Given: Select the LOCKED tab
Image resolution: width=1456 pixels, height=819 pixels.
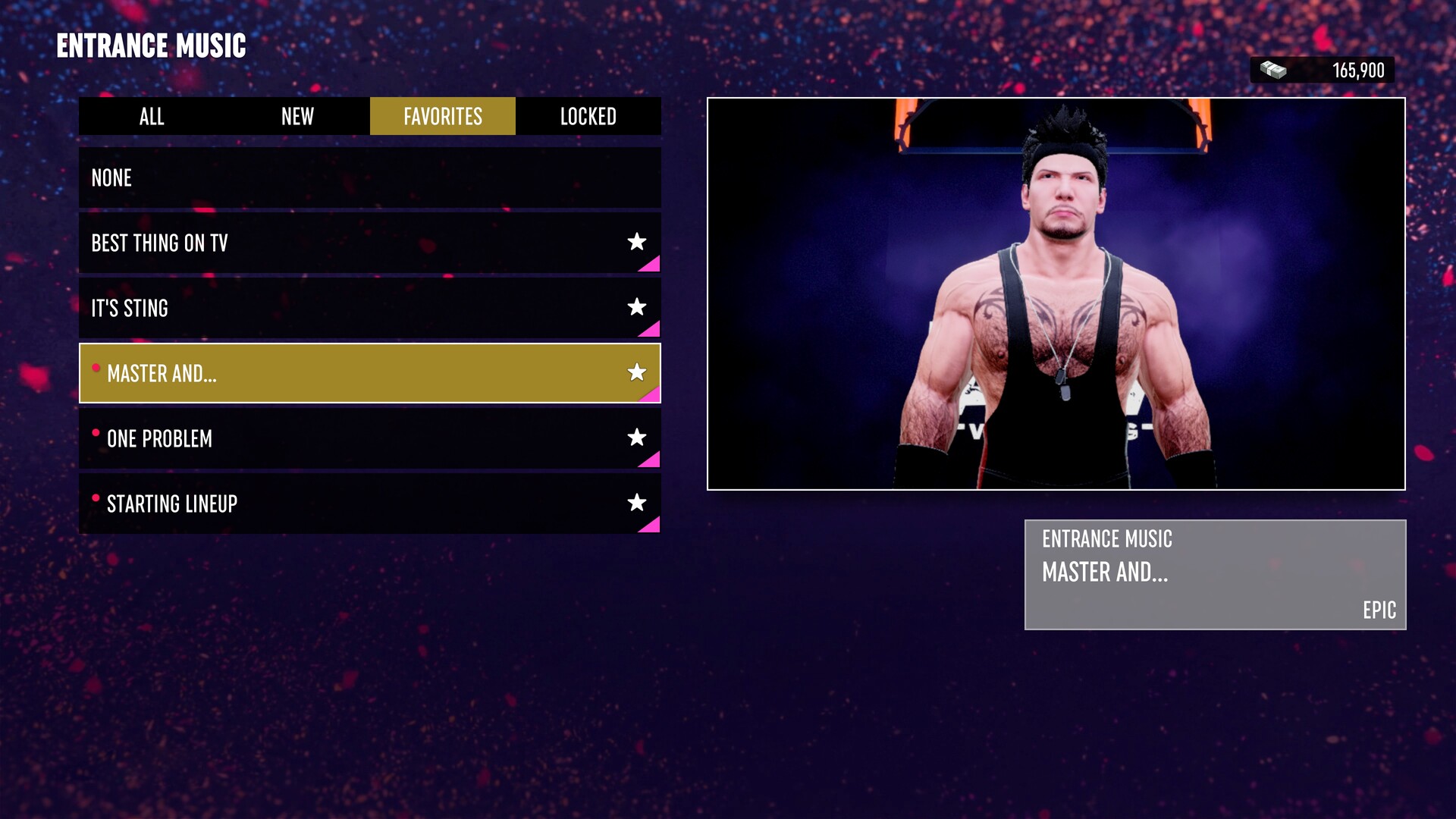Looking at the screenshot, I should pos(589,117).
